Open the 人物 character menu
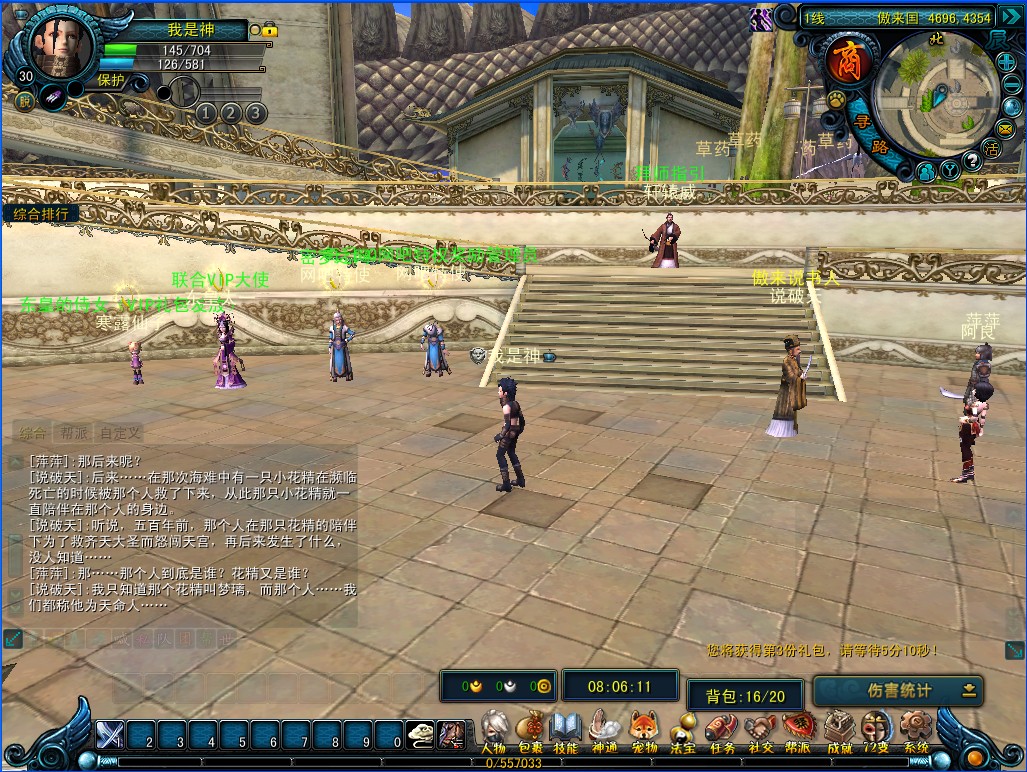Screen dimensions: 1027x772 [x=493, y=727]
